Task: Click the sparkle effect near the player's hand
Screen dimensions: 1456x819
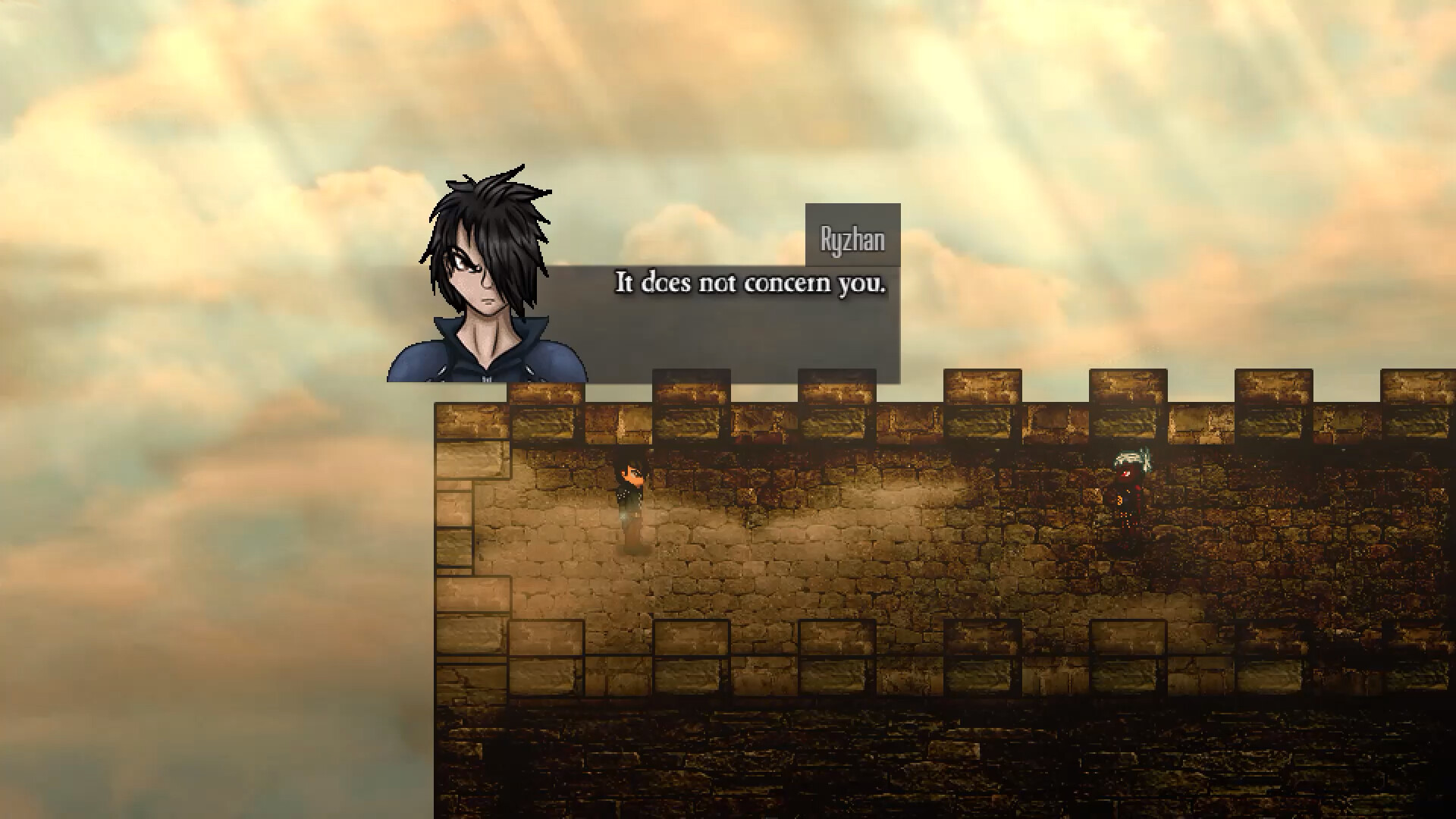Action: coord(623,517)
